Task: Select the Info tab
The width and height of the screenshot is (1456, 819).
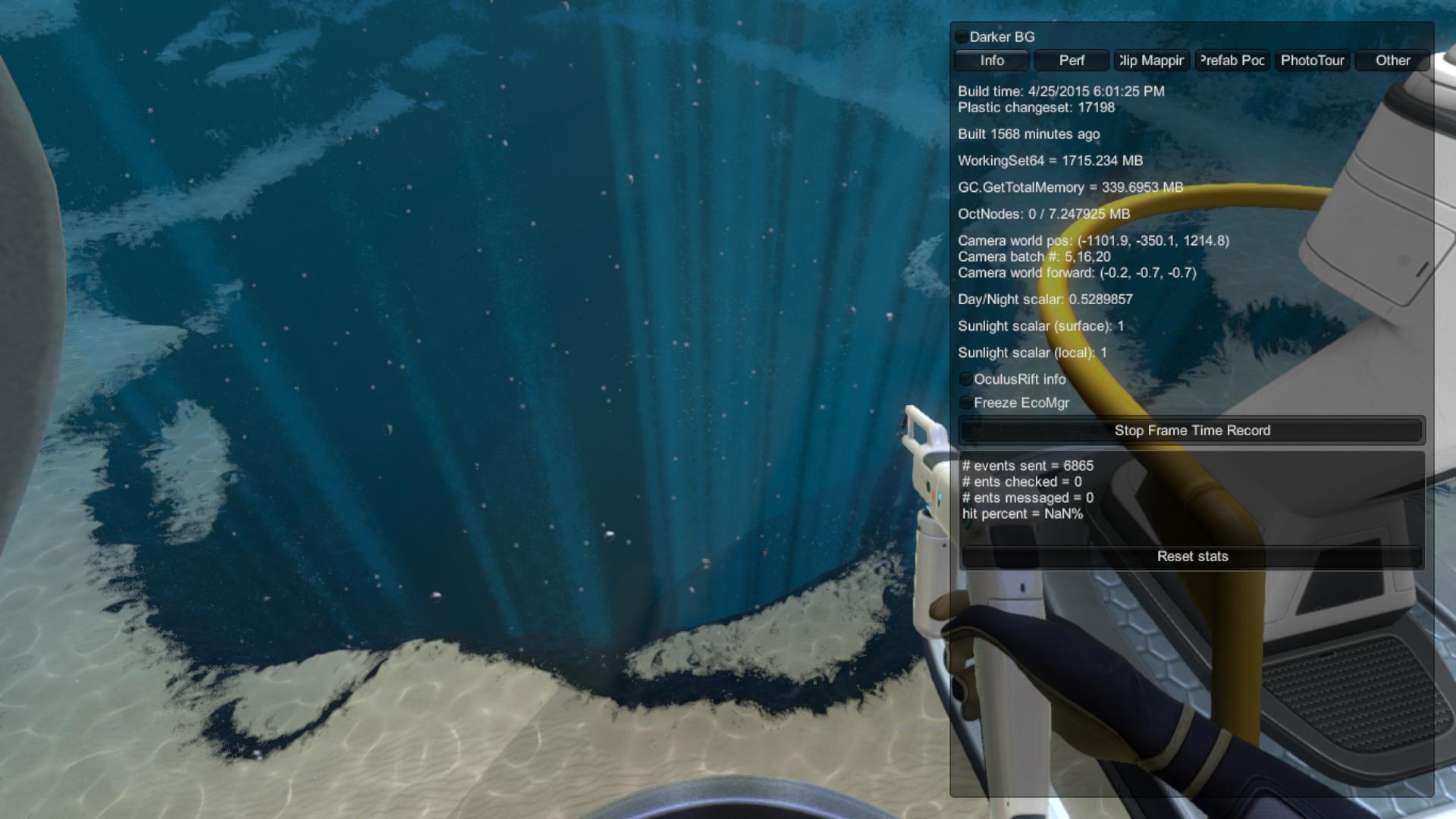Action: (x=991, y=61)
